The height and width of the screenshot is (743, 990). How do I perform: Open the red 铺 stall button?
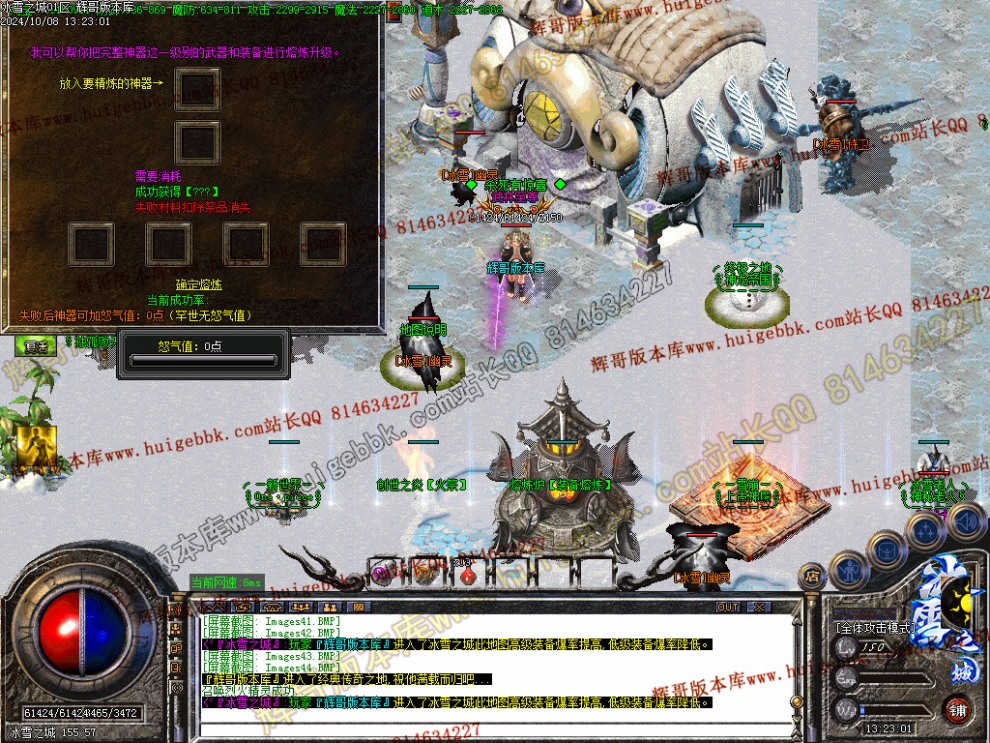pyautogui.click(x=957, y=711)
